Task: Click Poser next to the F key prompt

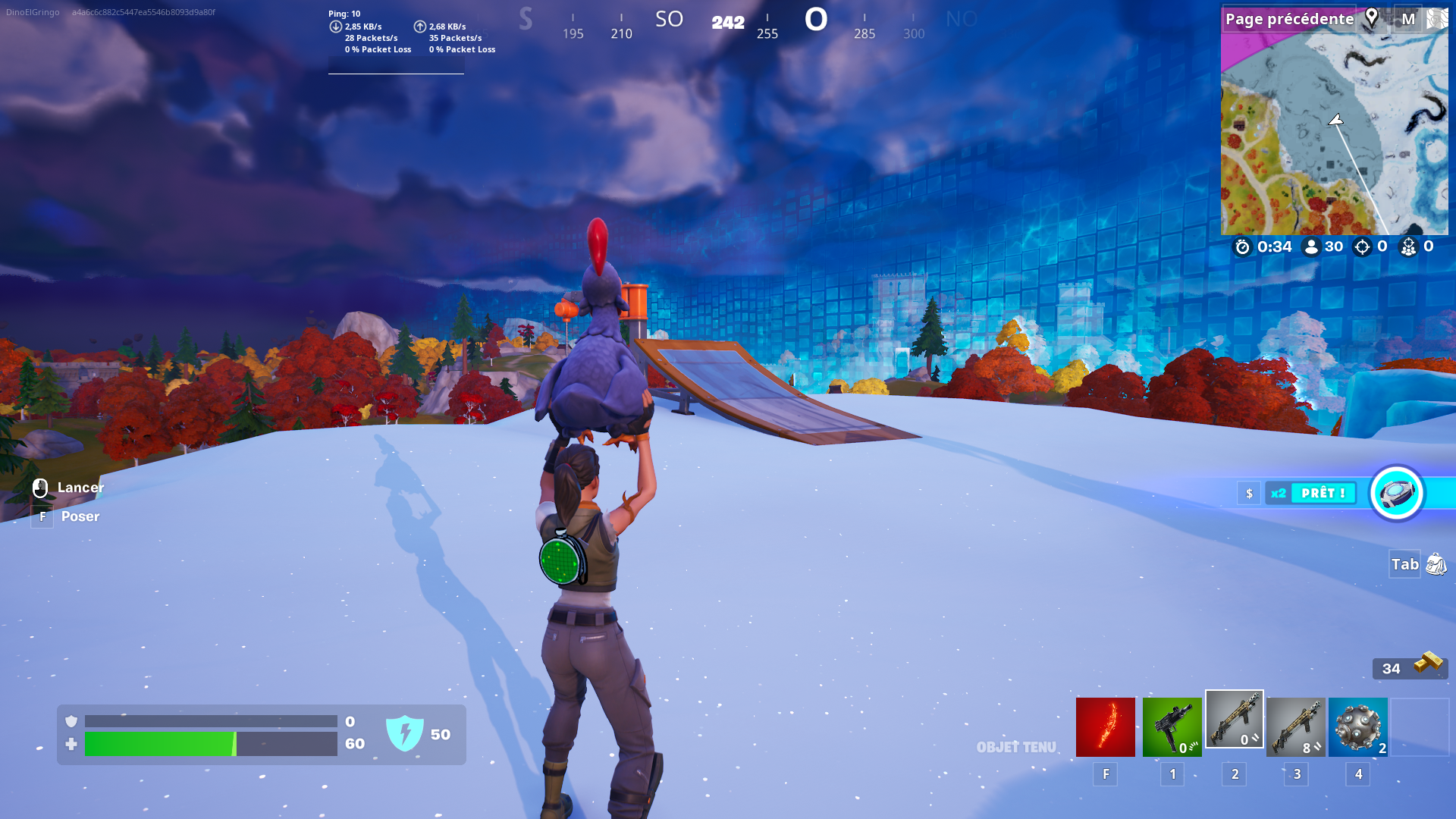Action: point(80,516)
